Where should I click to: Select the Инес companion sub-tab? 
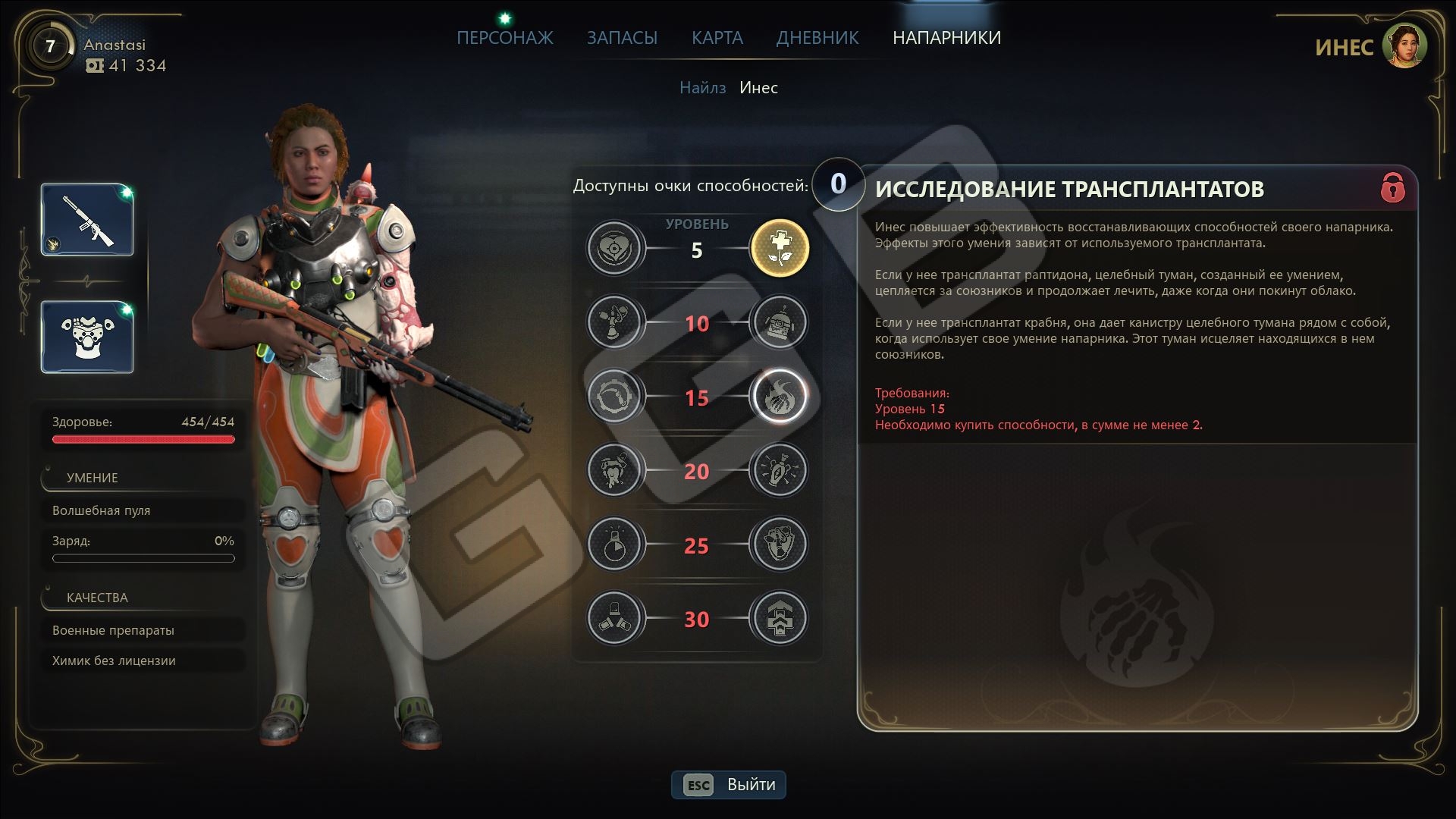tap(758, 88)
